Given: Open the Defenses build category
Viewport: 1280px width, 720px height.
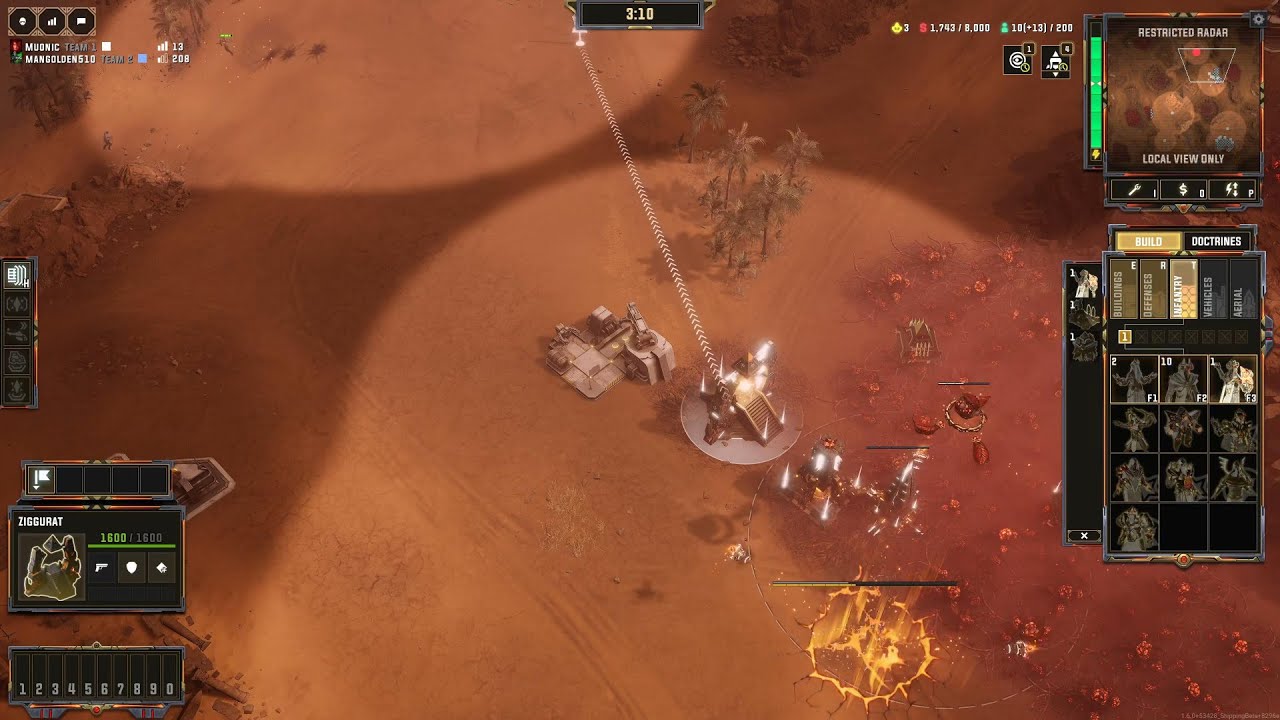Looking at the screenshot, I should pyautogui.click(x=1153, y=290).
